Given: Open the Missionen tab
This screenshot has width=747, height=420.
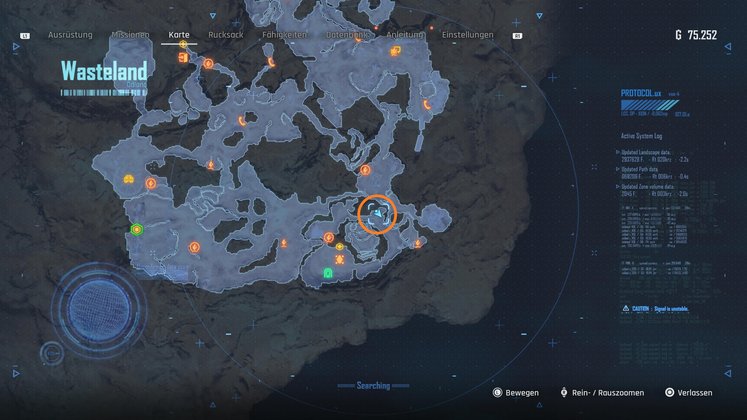Looking at the screenshot, I should point(130,35).
